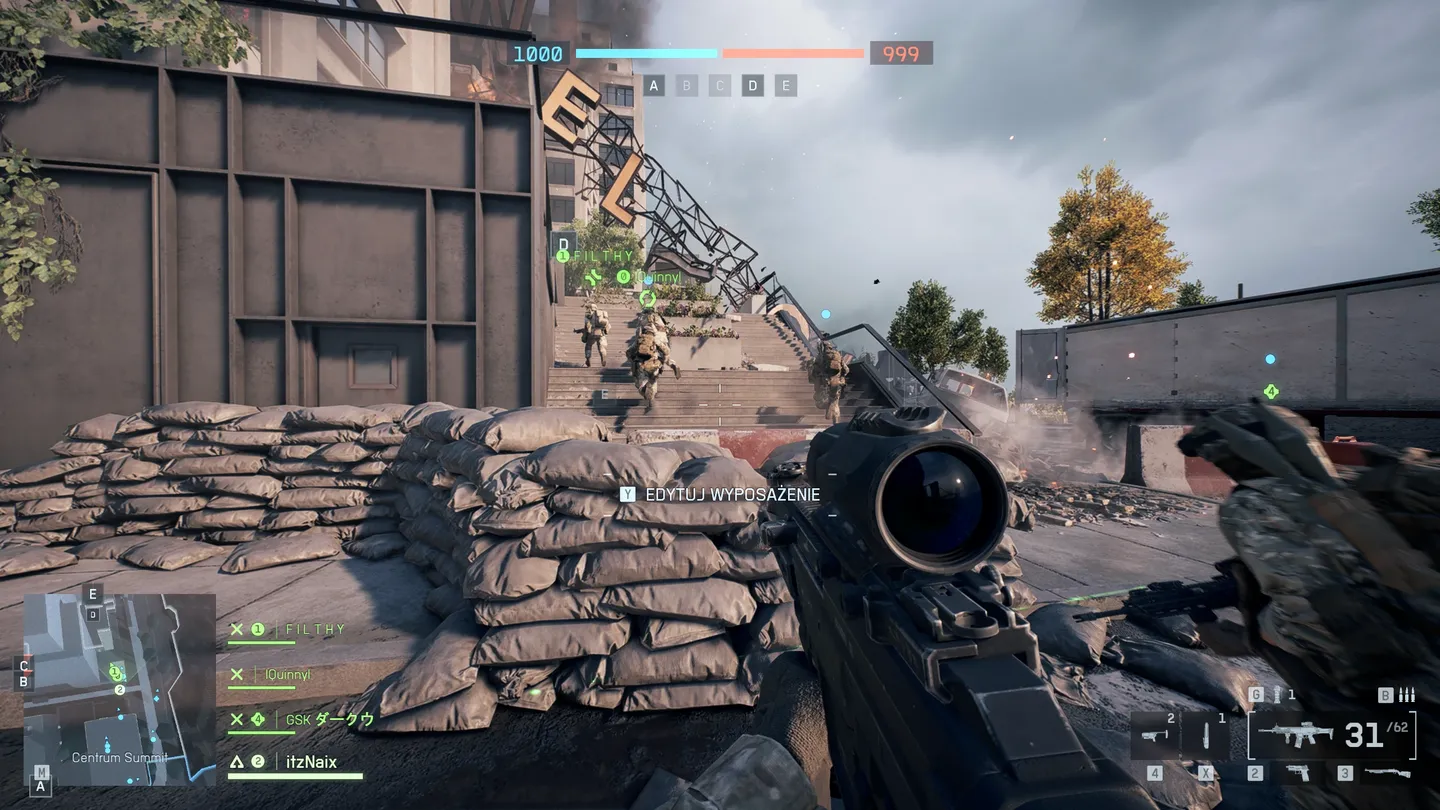Select objective E in the top capture bar
This screenshot has height=810, width=1440.
coord(786,86)
